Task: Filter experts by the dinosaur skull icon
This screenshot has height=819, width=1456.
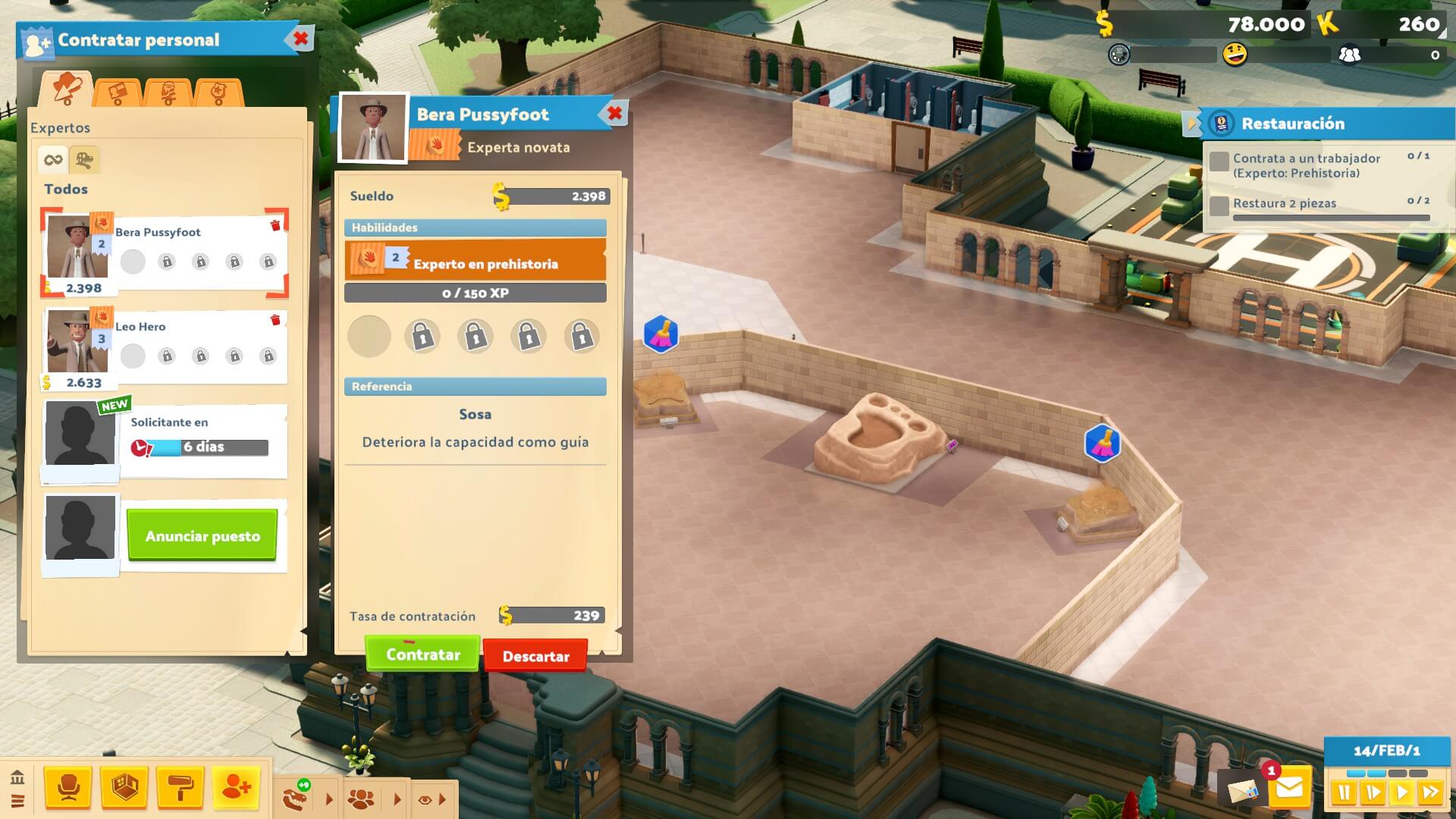Action: pos(84,160)
